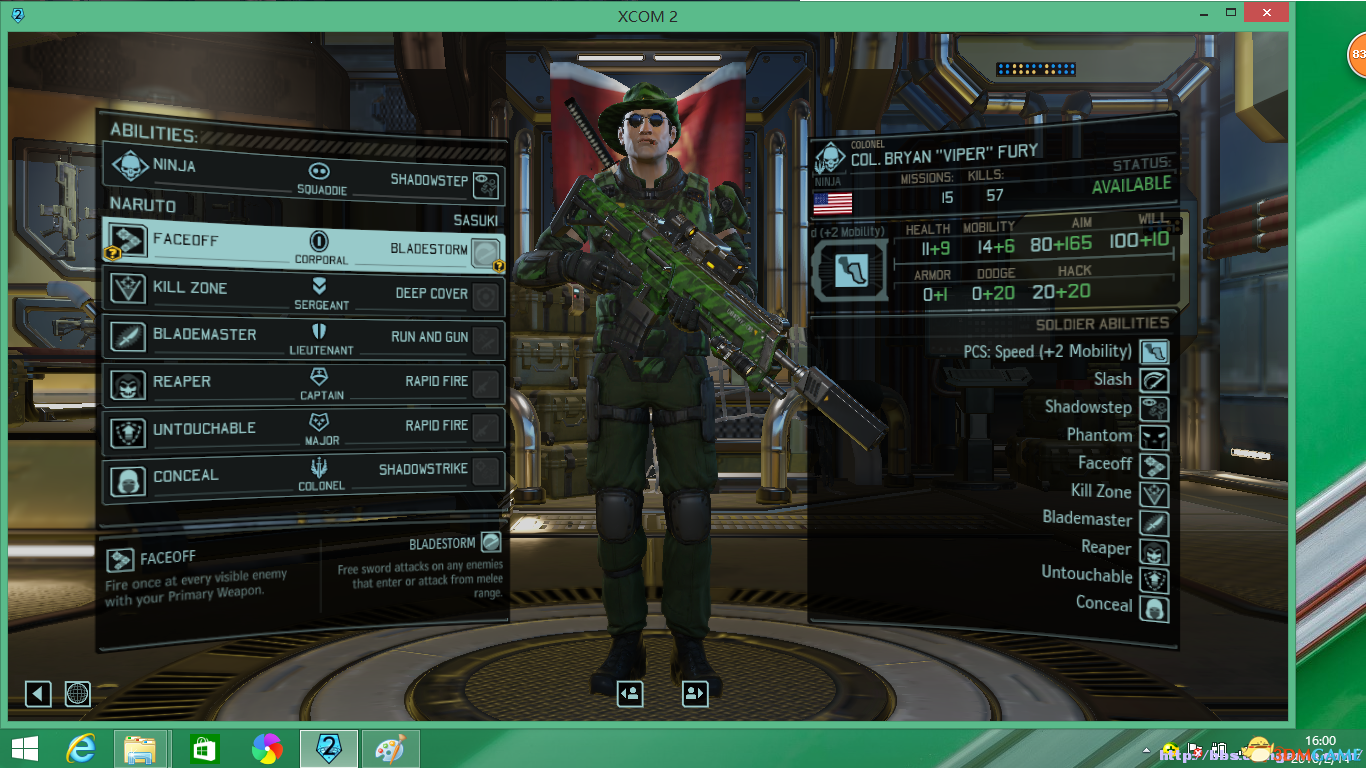Select the Untouchable major ability
This screenshot has height=768, width=1366.
click(x=204, y=429)
